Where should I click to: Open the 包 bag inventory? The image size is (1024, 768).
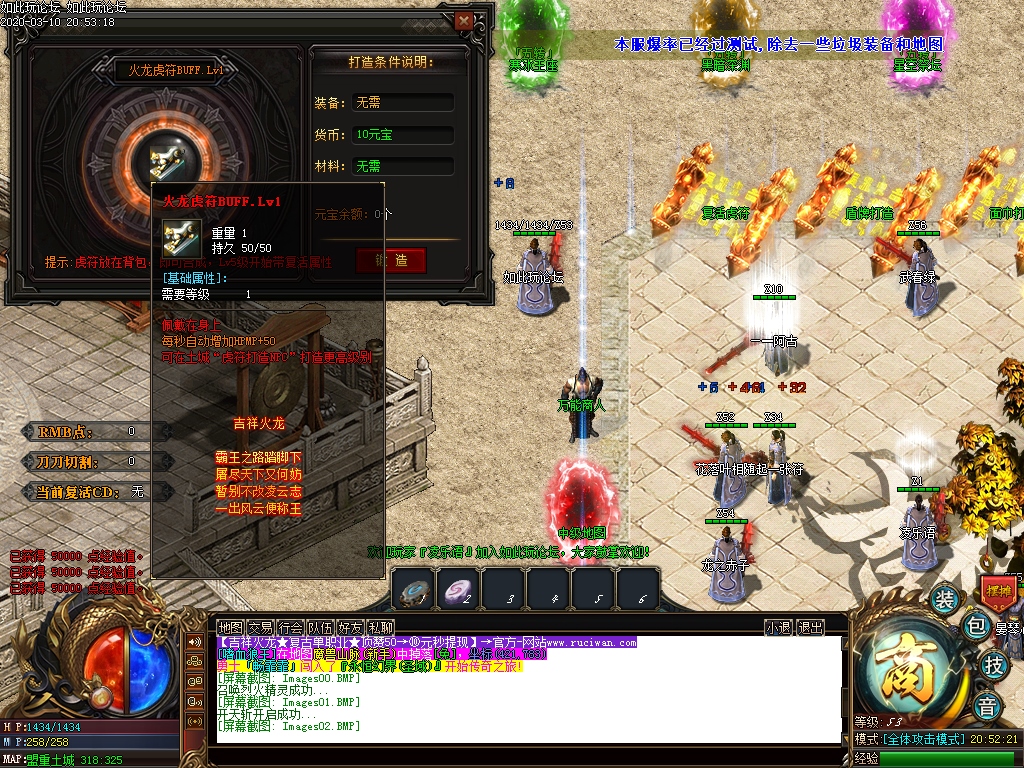click(x=976, y=627)
